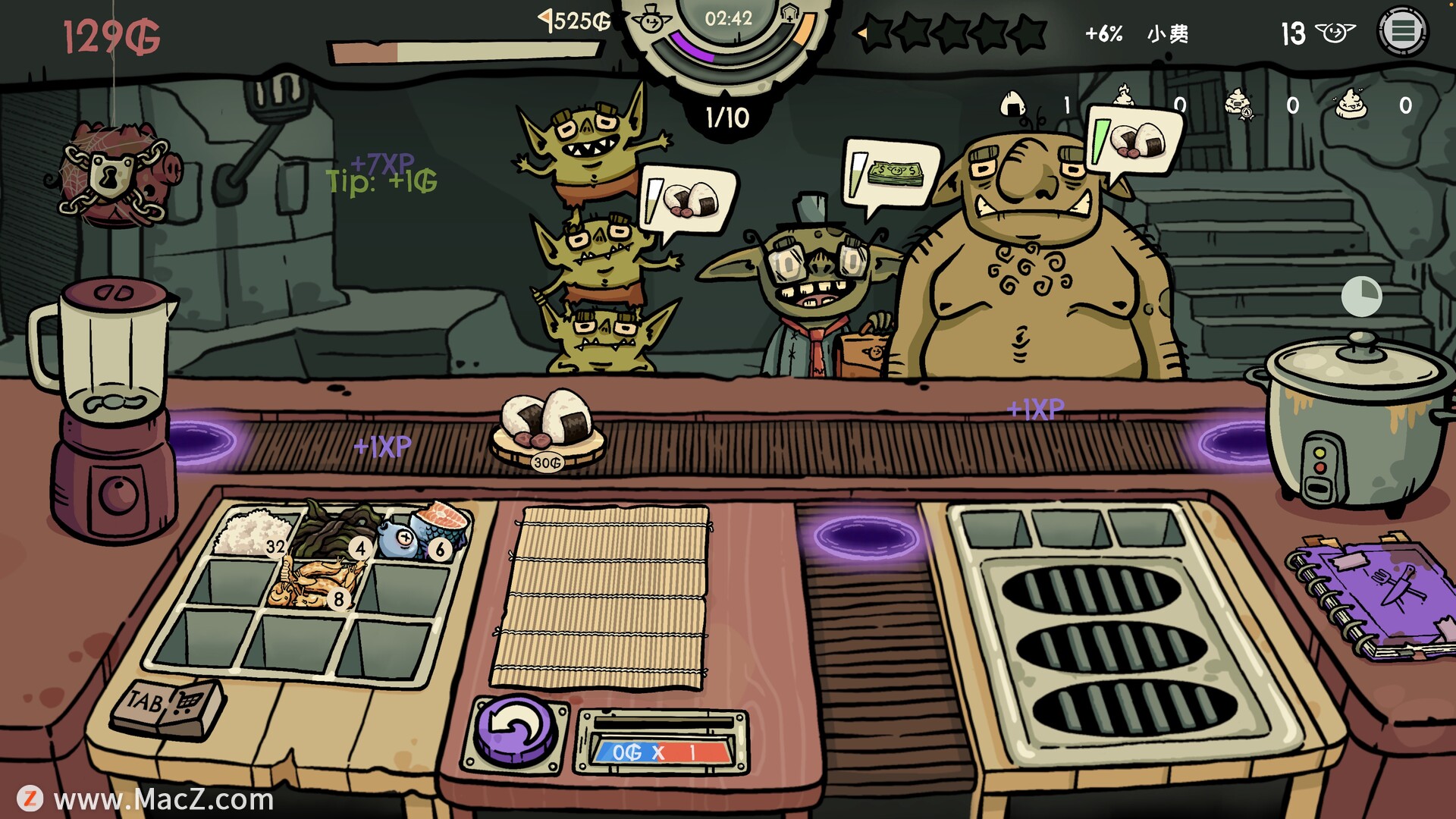Activate the blender appliance
The height and width of the screenshot is (819, 1456).
coord(110,409)
